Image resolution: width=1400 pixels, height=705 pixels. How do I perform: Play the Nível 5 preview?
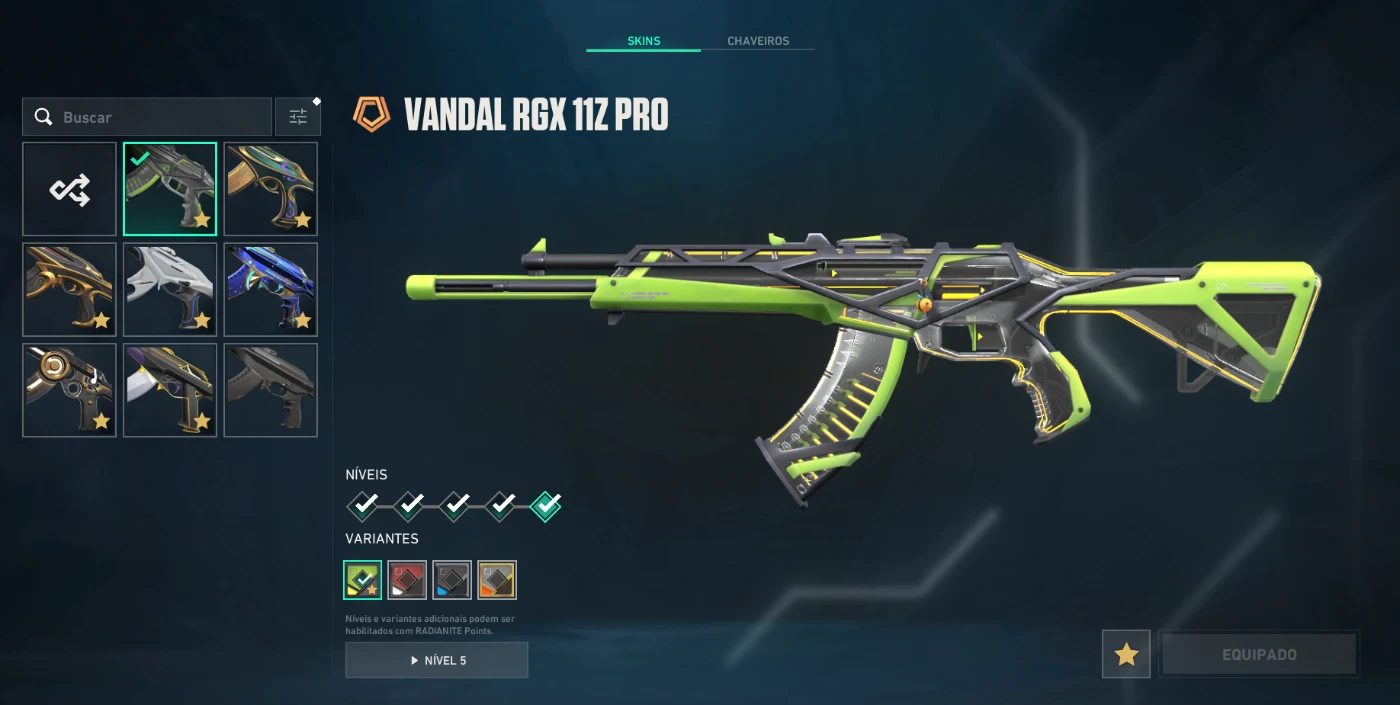coord(437,660)
